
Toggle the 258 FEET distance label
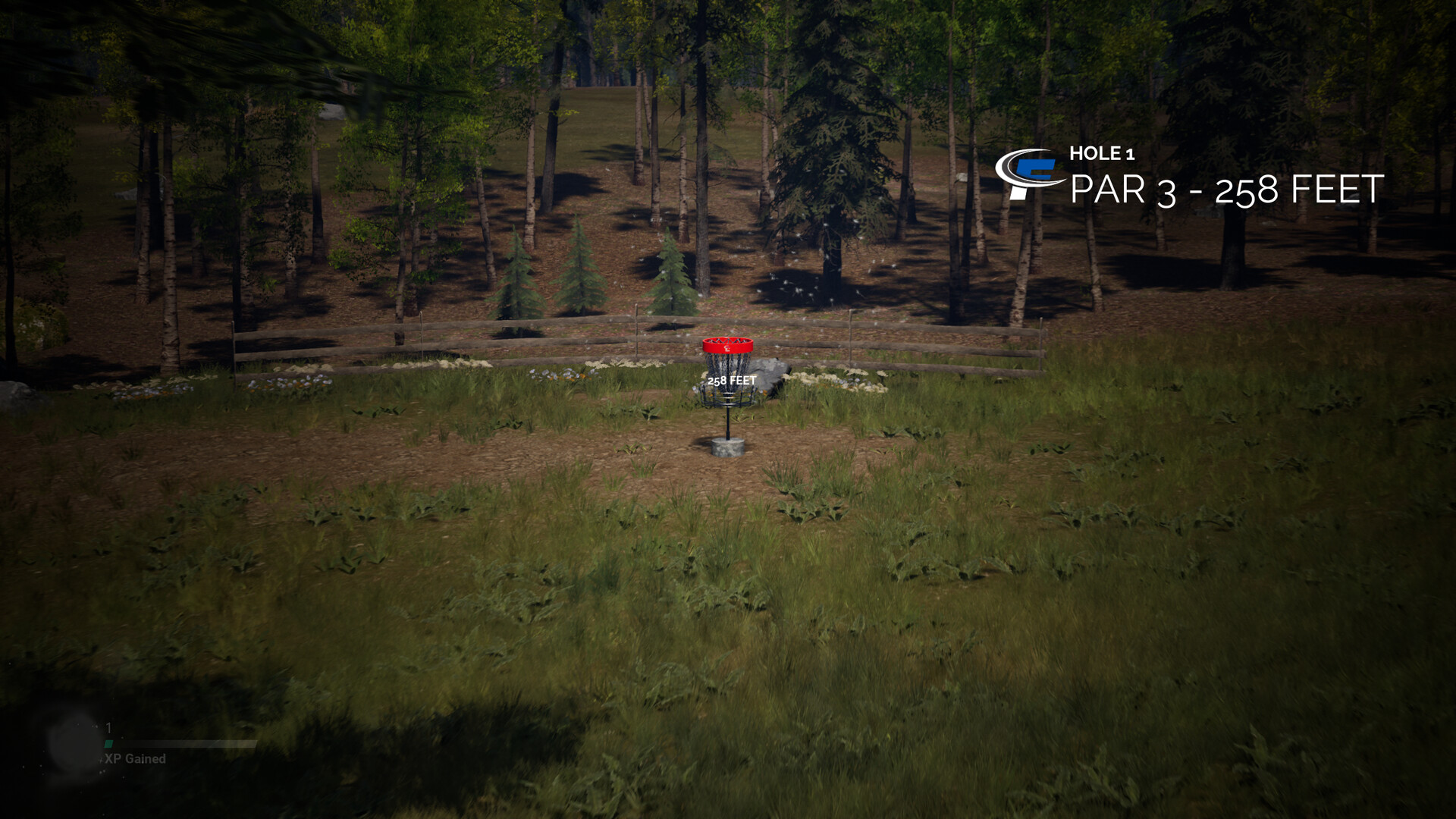(x=732, y=381)
